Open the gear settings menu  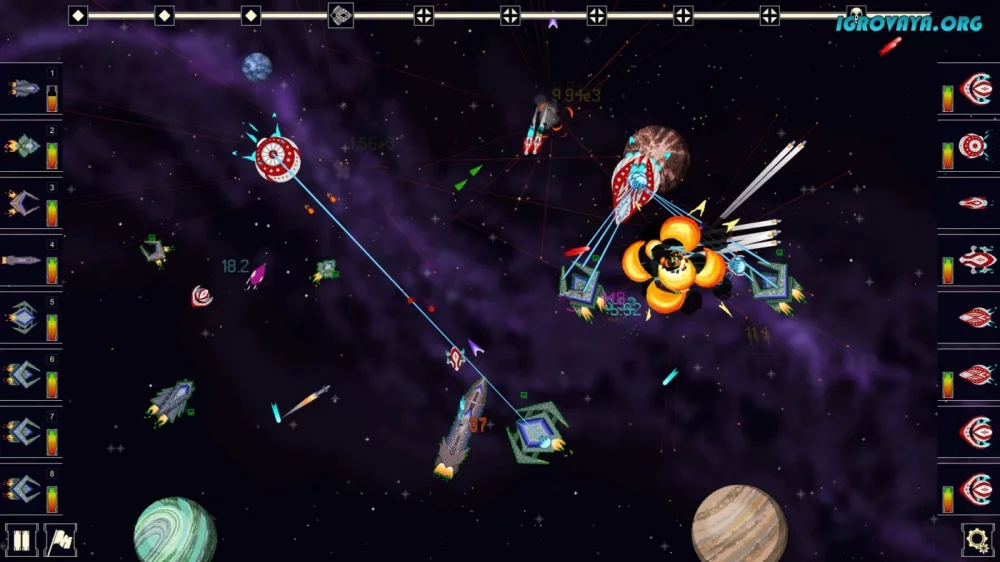(977, 540)
